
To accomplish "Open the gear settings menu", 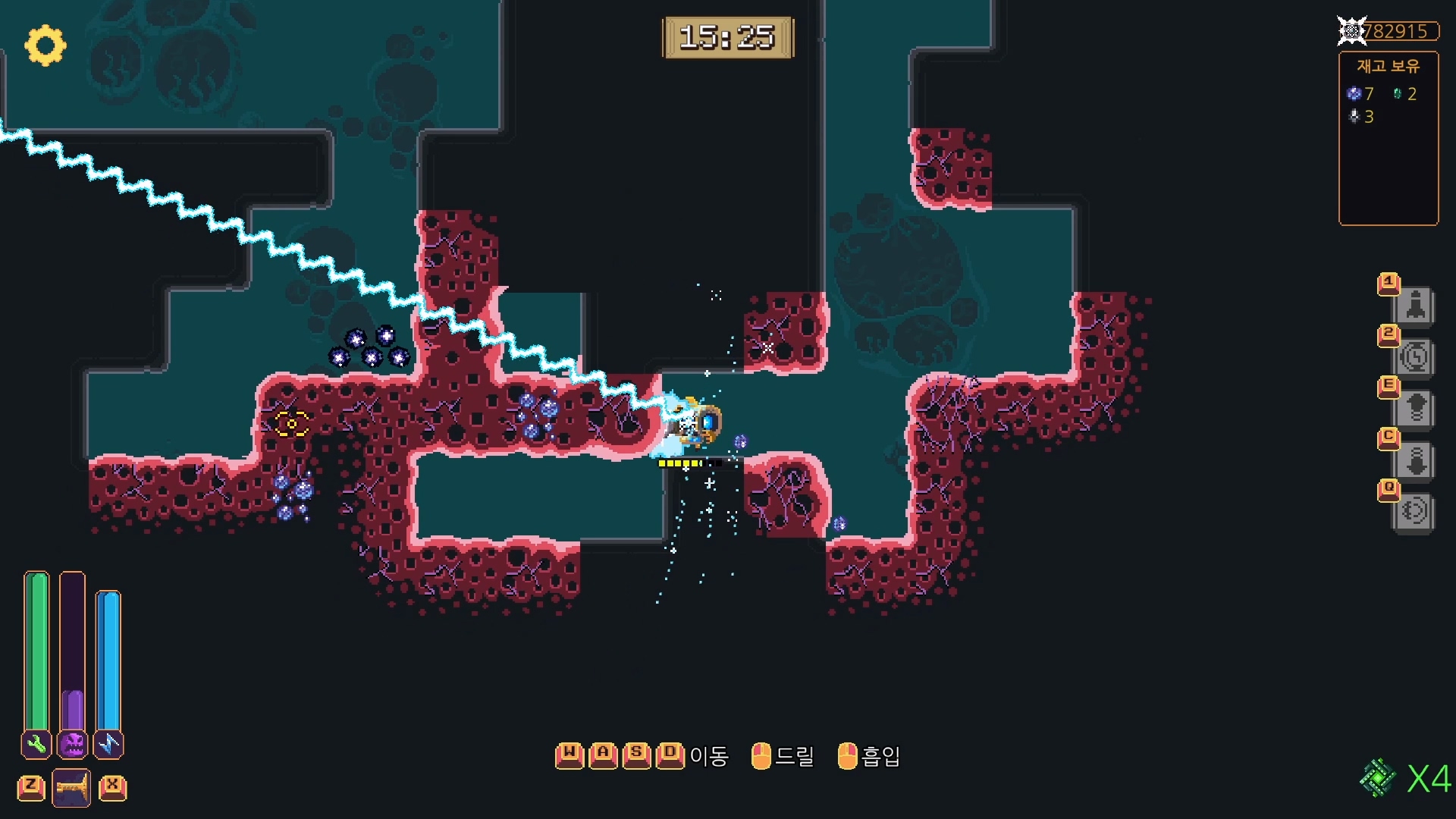I will click(45, 45).
